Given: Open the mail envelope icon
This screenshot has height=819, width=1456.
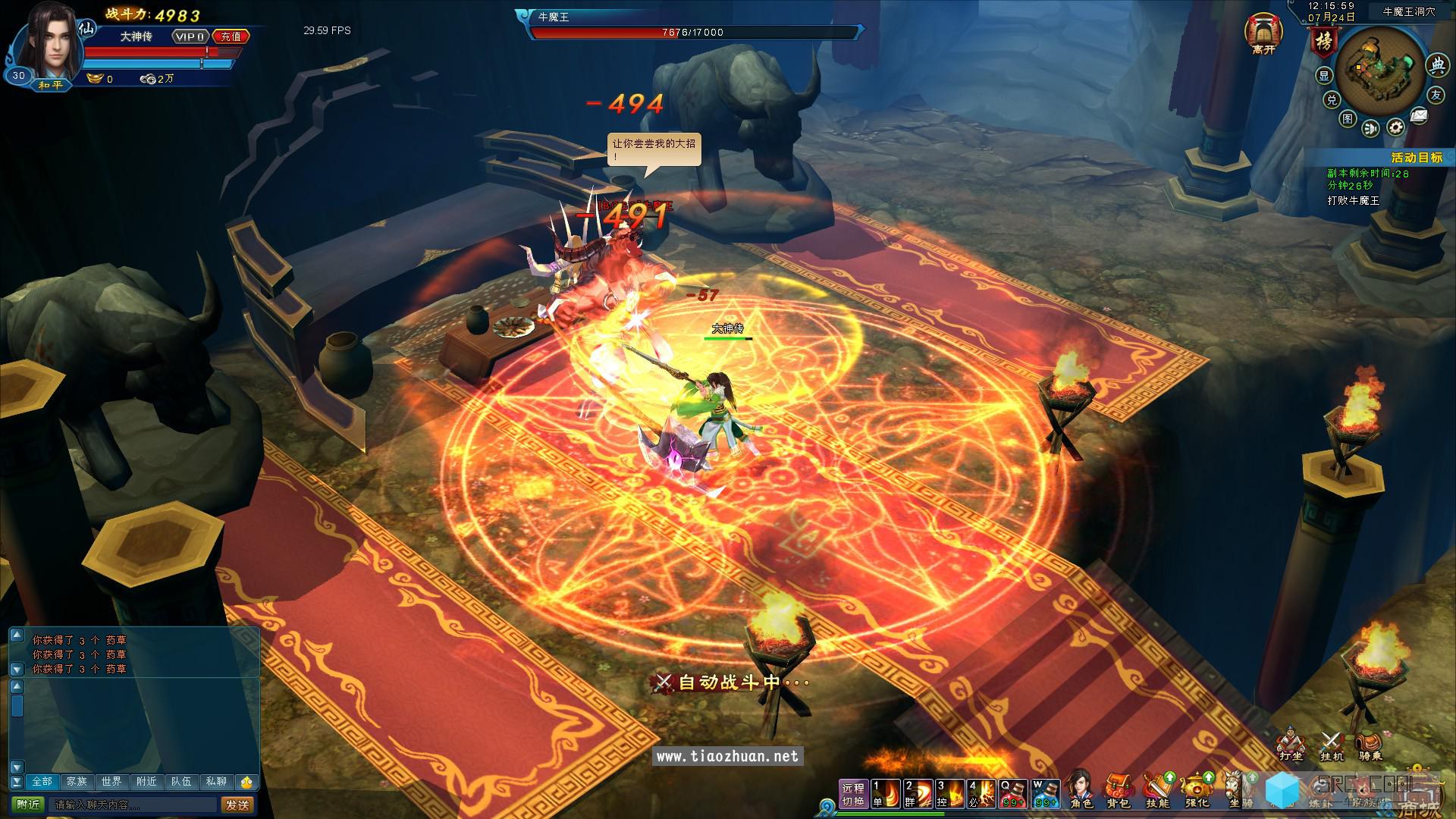Looking at the screenshot, I should click(x=1419, y=116).
